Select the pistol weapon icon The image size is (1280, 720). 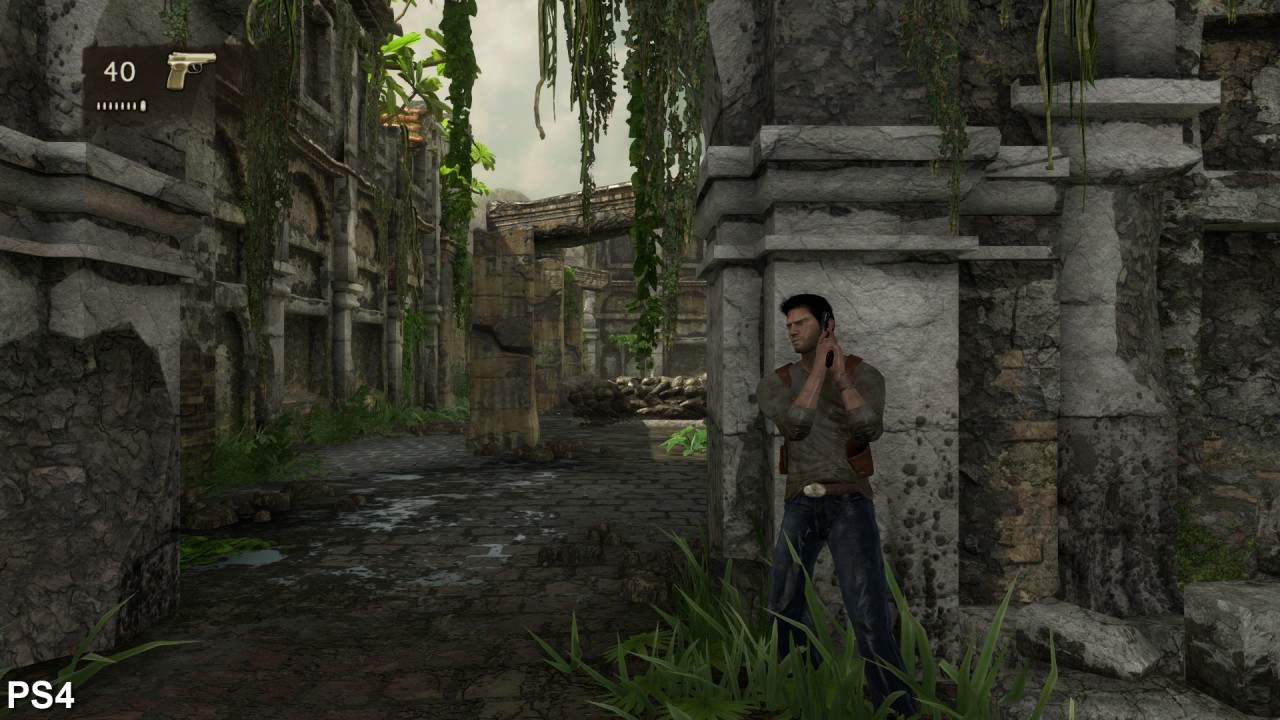coord(189,68)
